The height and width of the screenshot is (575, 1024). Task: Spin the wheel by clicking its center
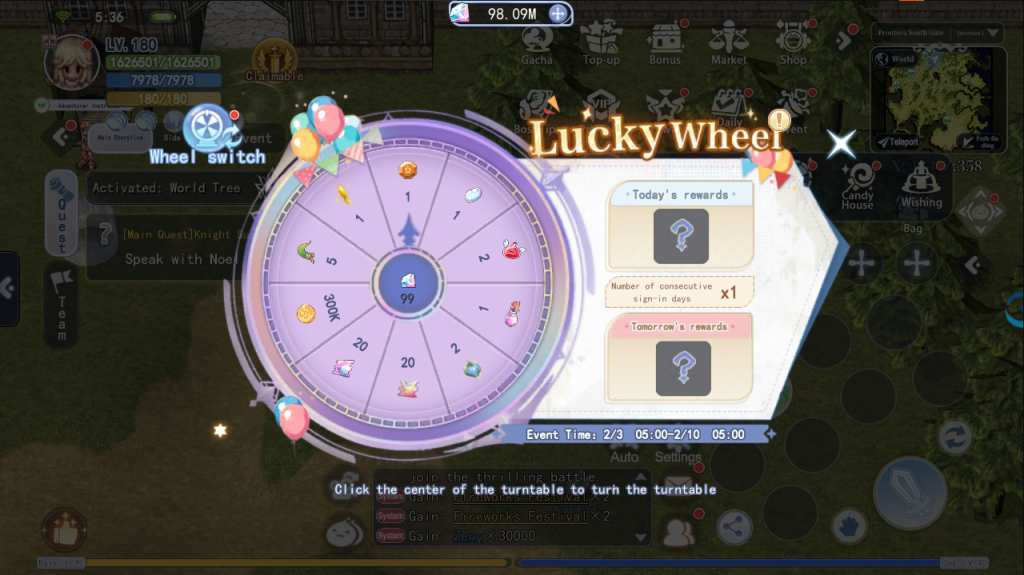click(x=407, y=285)
